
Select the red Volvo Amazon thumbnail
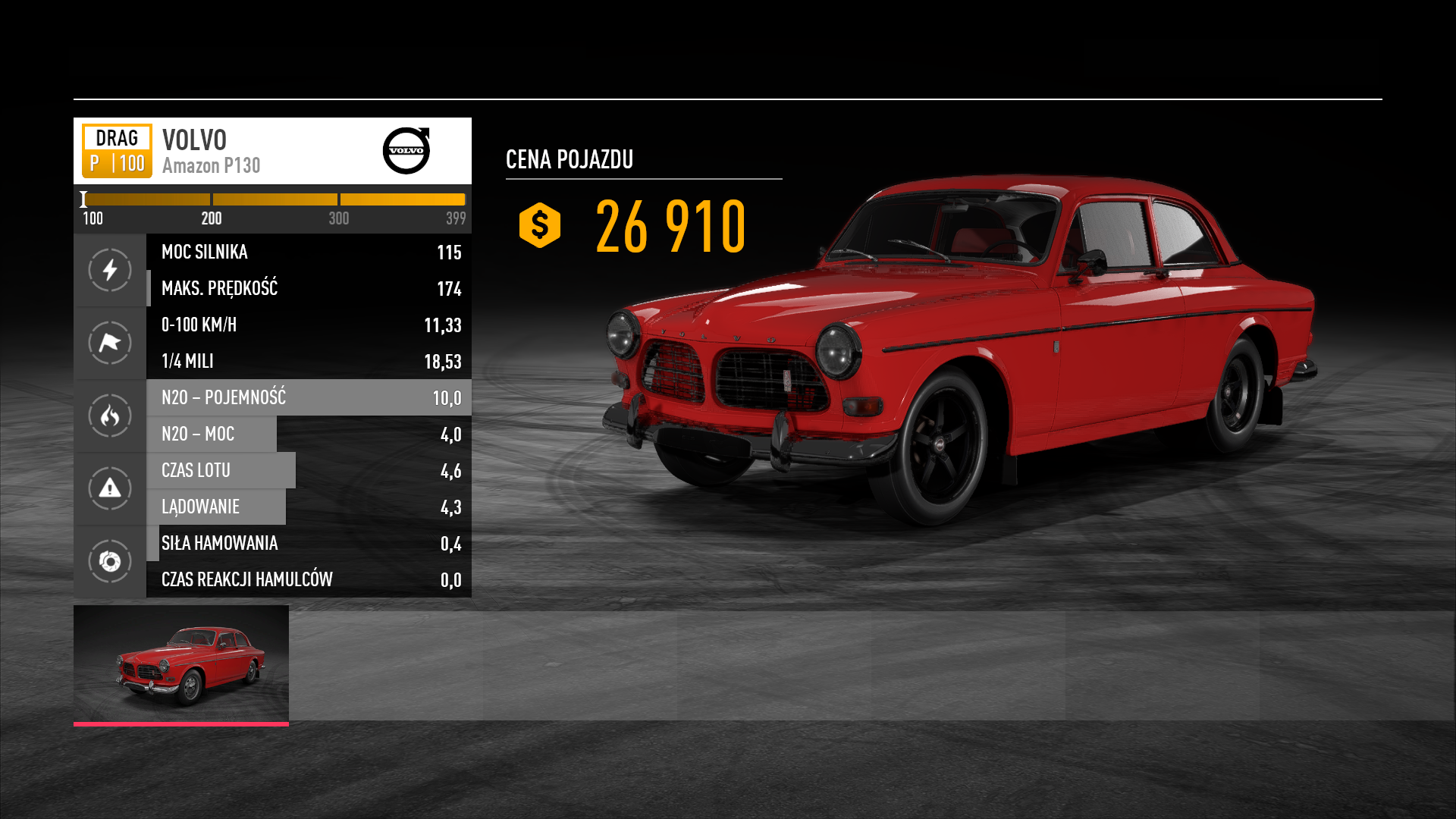[x=180, y=664]
